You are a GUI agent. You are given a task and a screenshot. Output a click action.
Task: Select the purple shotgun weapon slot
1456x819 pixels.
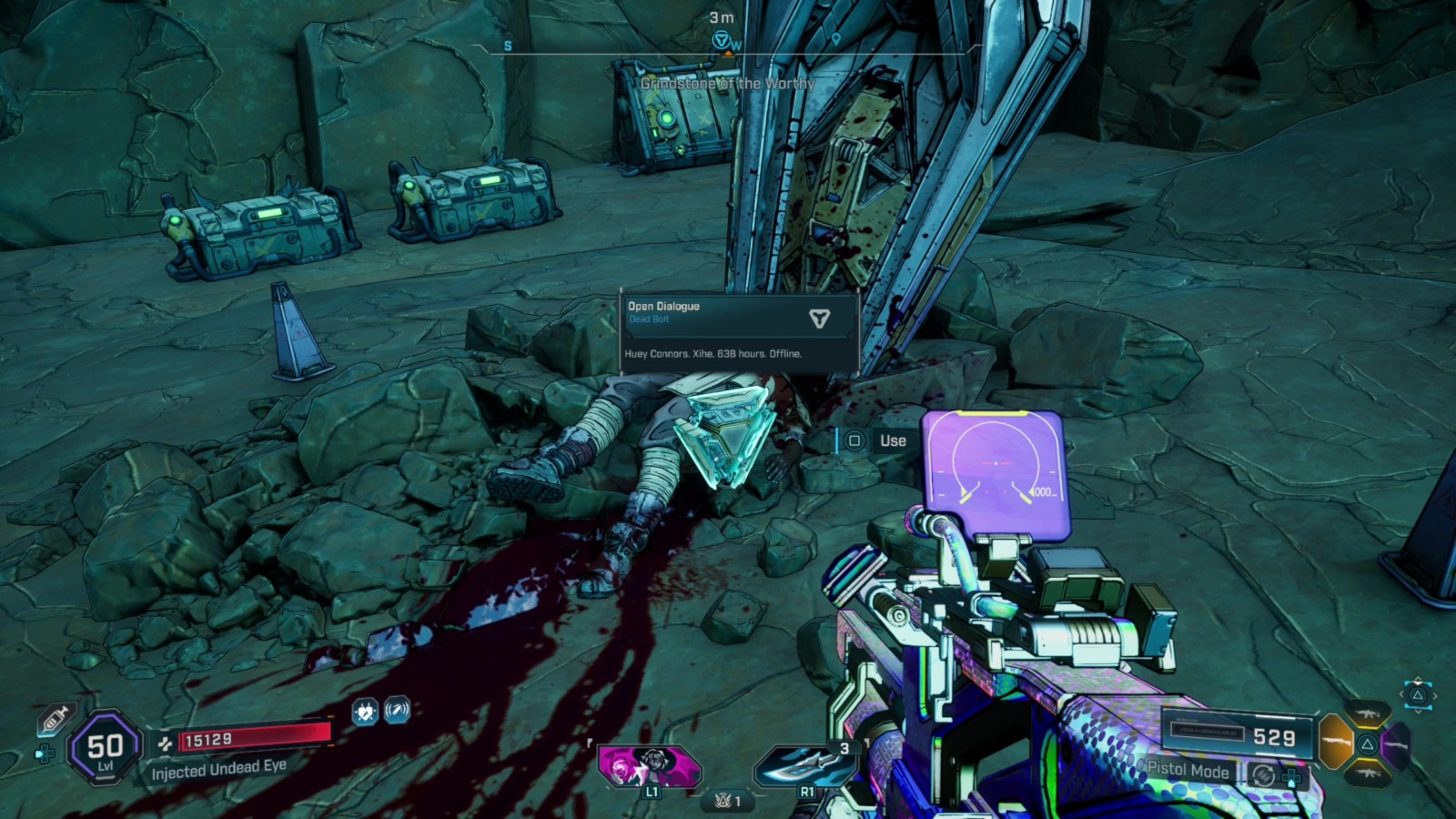[1397, 743]
